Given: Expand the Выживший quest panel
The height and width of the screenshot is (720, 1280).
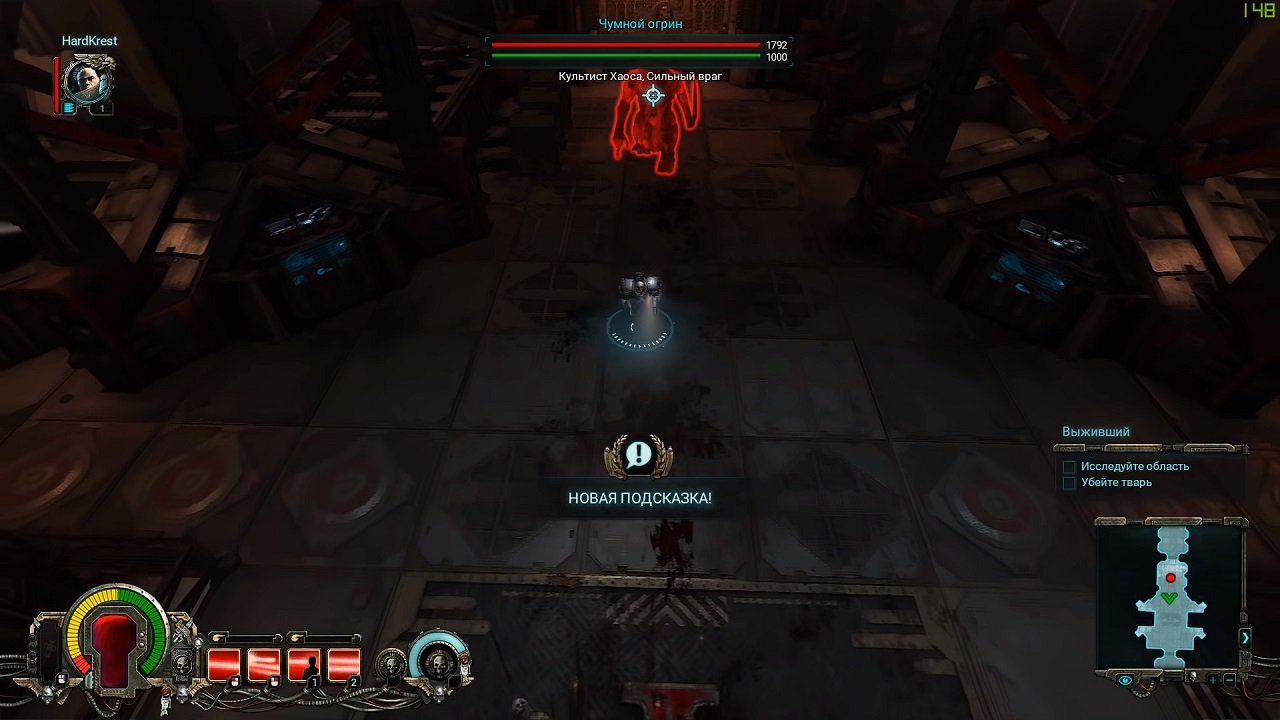Looking at the screenshot, I should click(1096, 431).
